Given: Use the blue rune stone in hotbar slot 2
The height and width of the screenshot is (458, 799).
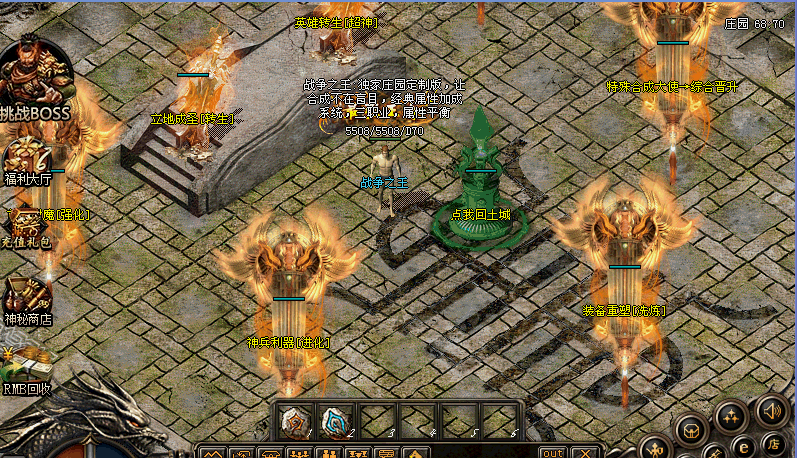Looking at the screenshot, I should point(336,420).
